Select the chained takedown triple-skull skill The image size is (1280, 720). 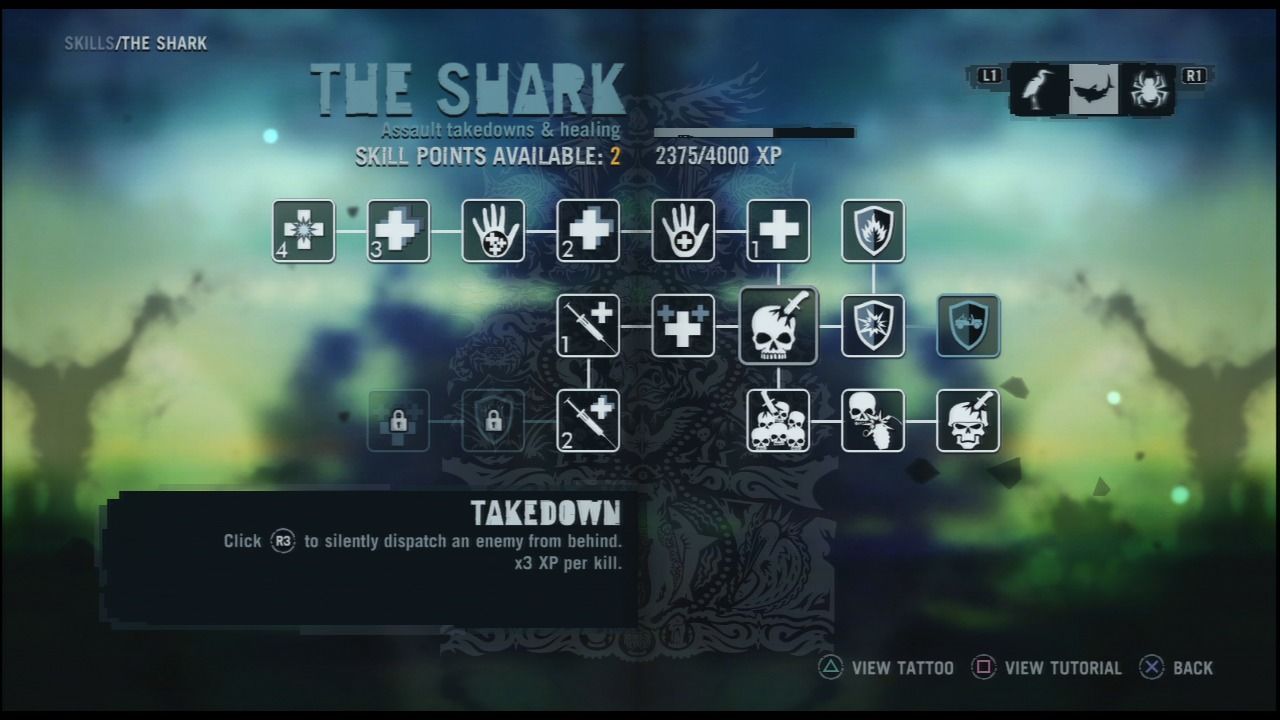[776, 420]
